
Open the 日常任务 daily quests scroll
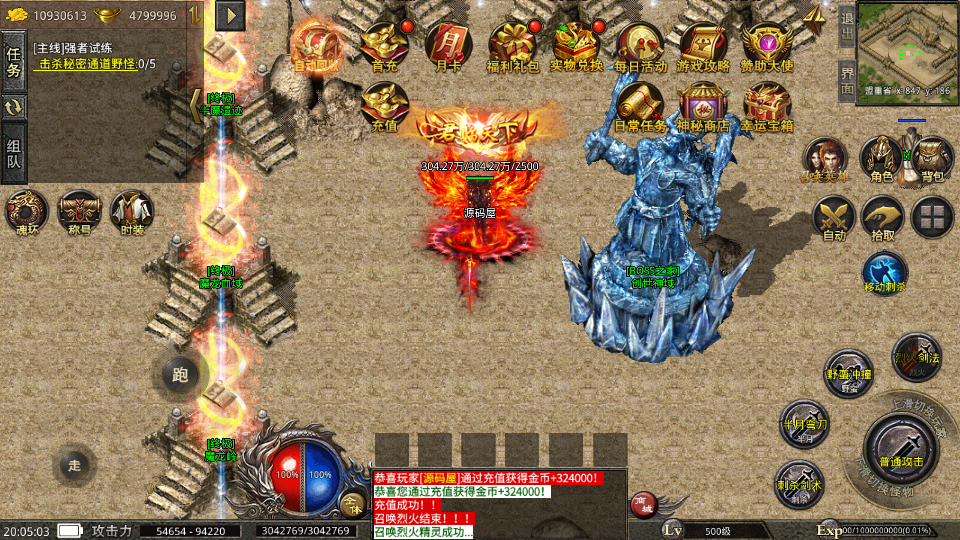640,104
